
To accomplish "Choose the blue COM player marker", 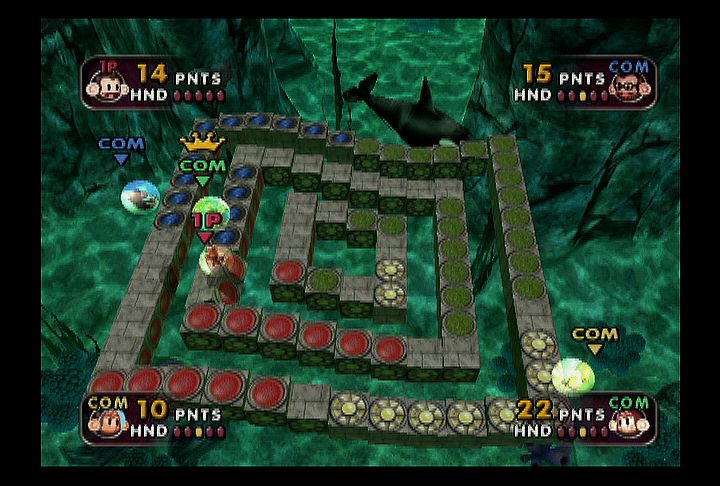I will pyautogui.click(x=121, y=148).
